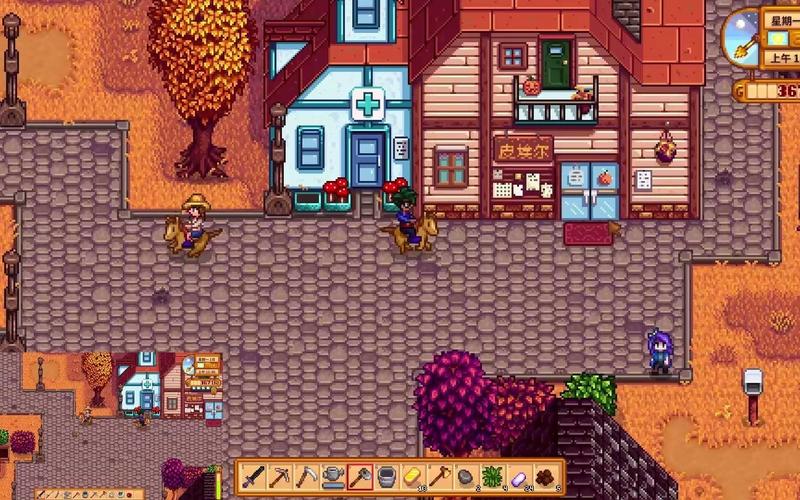Viewport: 800px width, 500px height.
Task: Click the day-night clock dial
Action: coord(743,38)
